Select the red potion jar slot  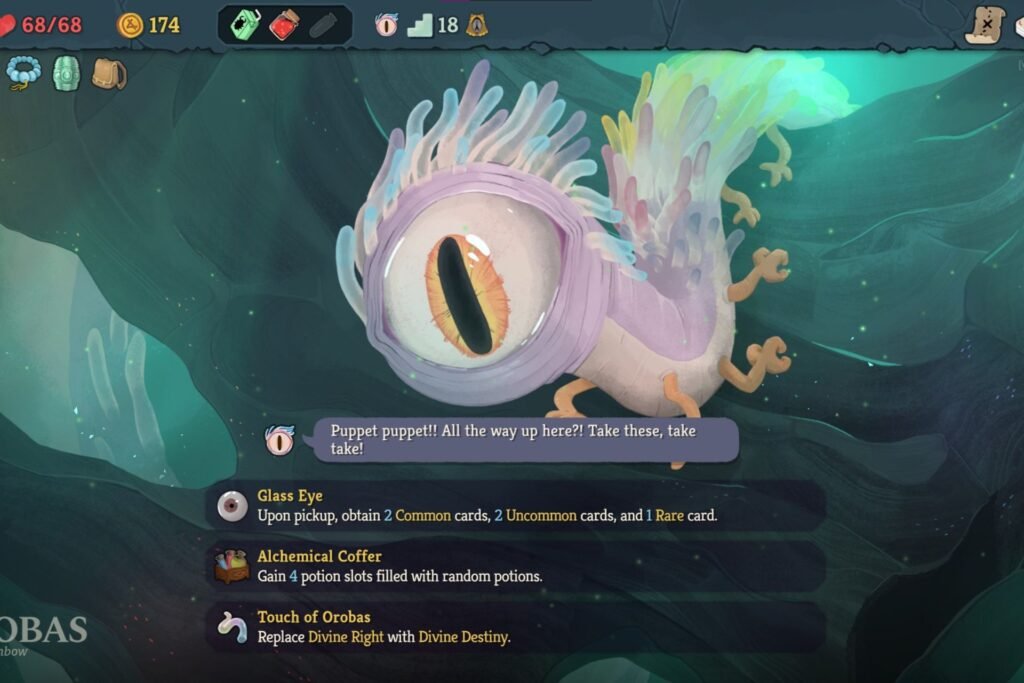285,25
